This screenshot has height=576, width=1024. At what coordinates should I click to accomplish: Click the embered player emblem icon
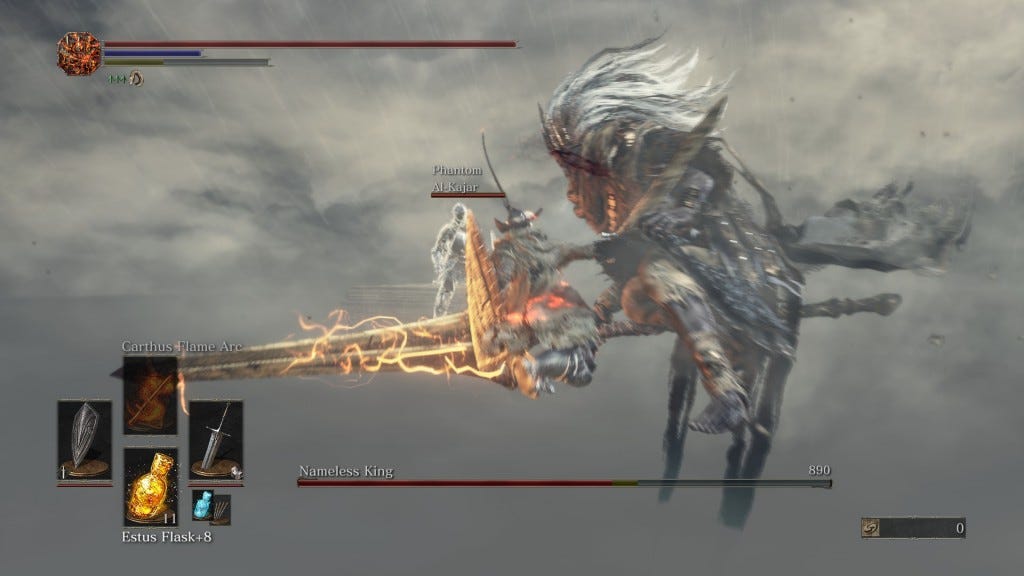79,53
